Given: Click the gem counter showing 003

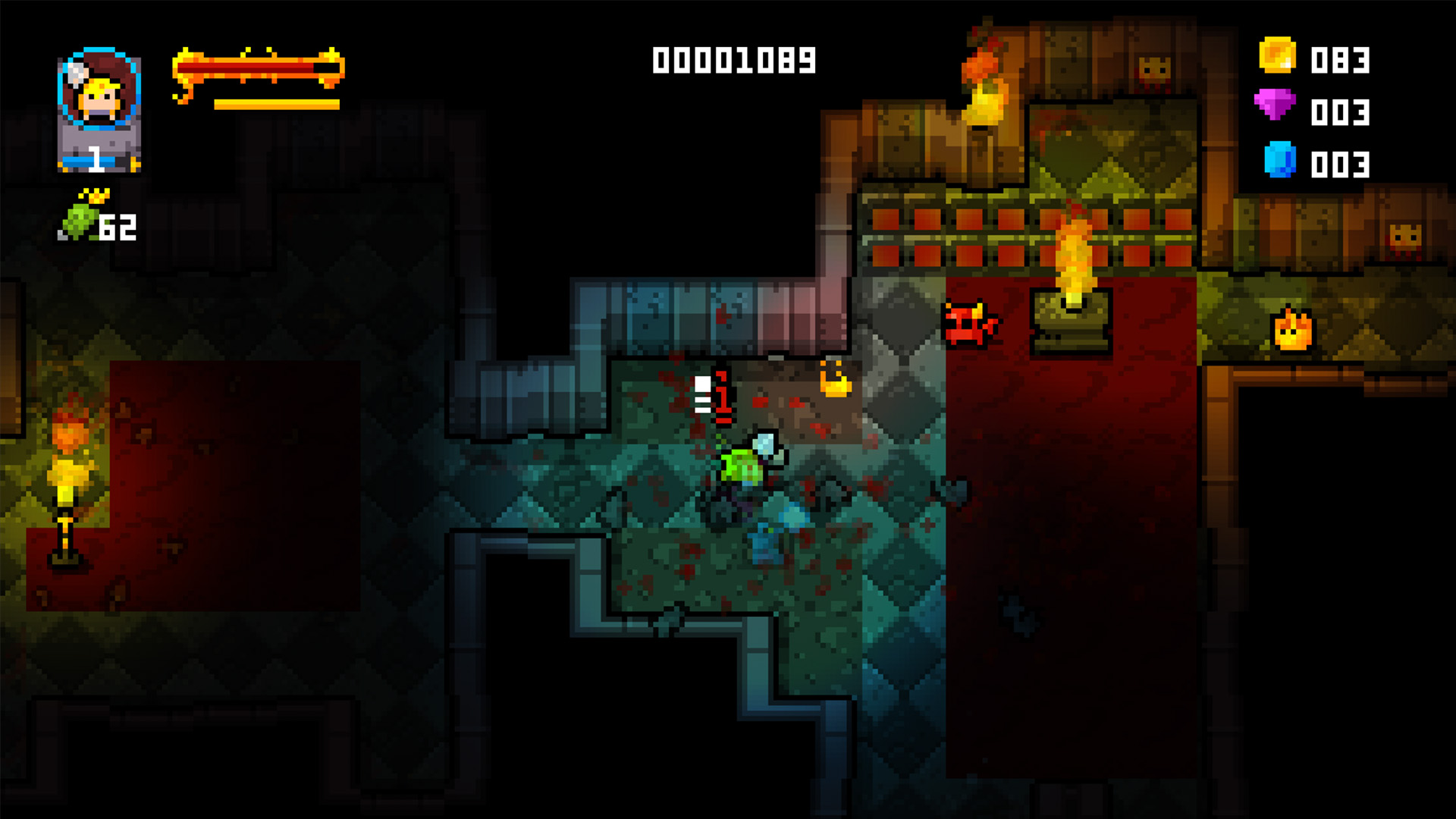Looking at the screenshot, I should pos(1342,114).
